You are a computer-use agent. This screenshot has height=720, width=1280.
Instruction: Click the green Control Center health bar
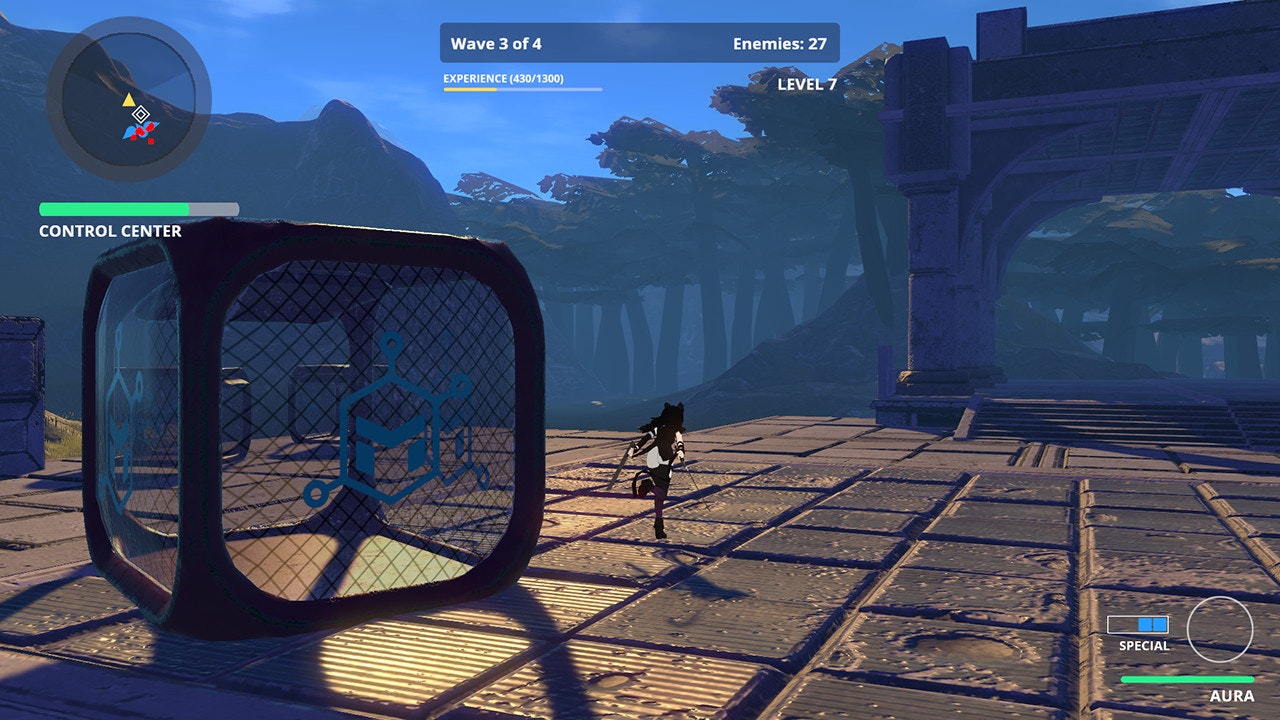pos(113,210)
